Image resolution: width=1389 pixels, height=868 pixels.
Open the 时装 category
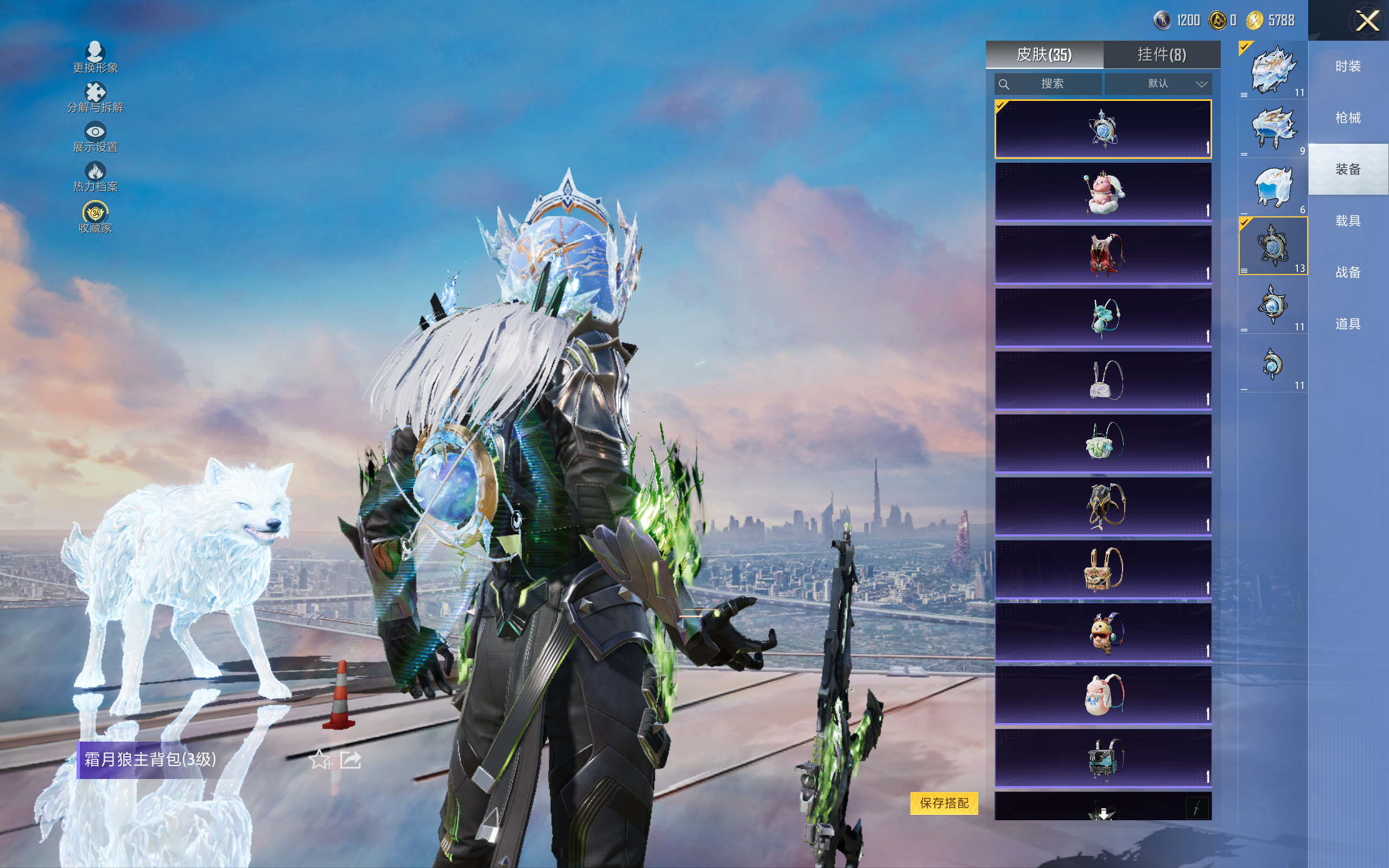click(x=1348, y=67)
